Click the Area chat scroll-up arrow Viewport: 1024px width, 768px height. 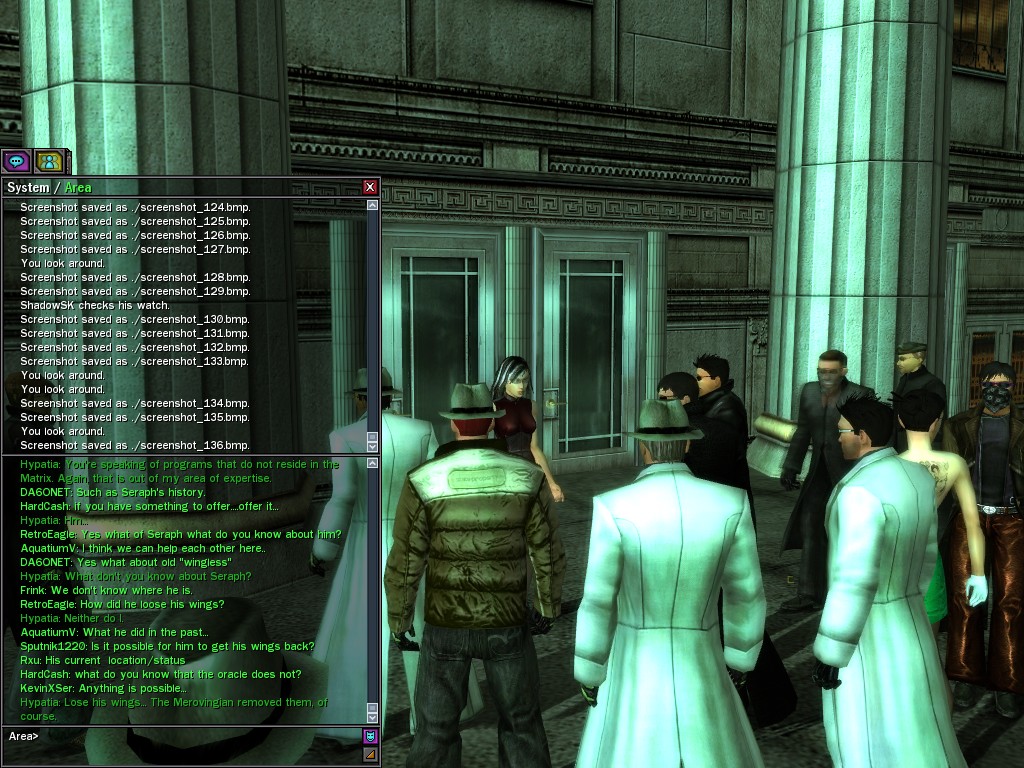click(373, 464)
